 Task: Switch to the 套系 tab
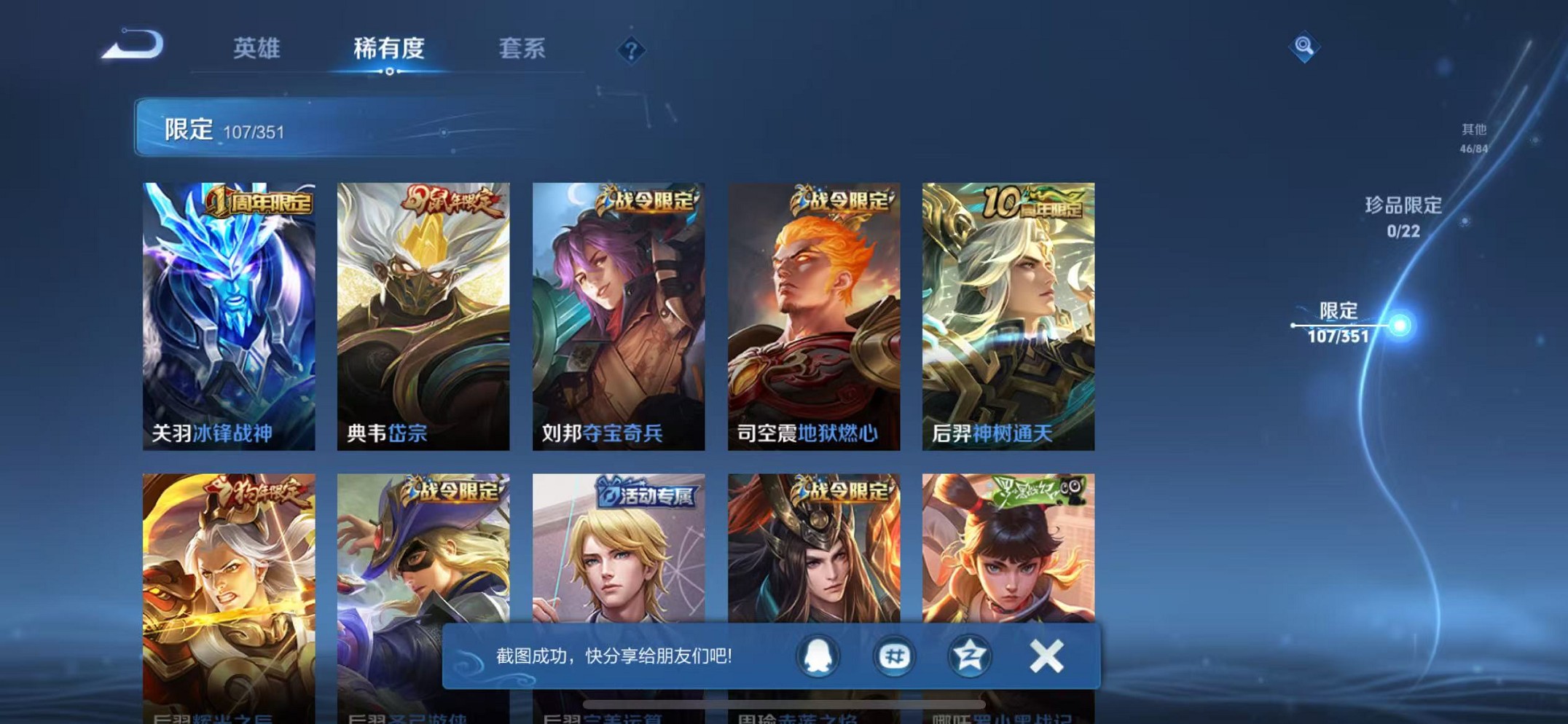pos(522,49)
